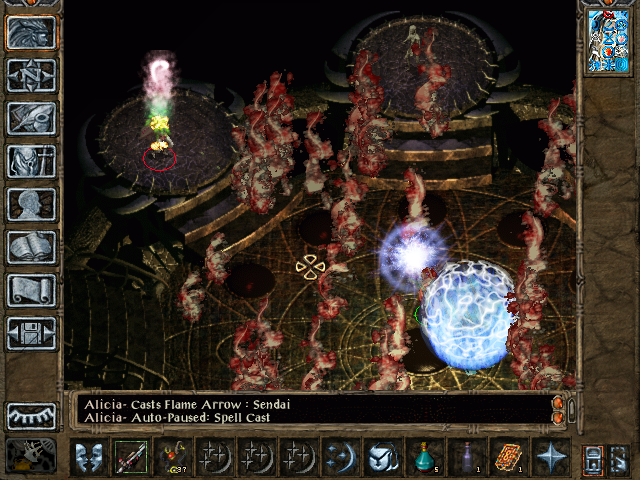Click the closed-eye button on the left sidebar
The height and width of the screenshot is (480, 640).
coord(31,415)
